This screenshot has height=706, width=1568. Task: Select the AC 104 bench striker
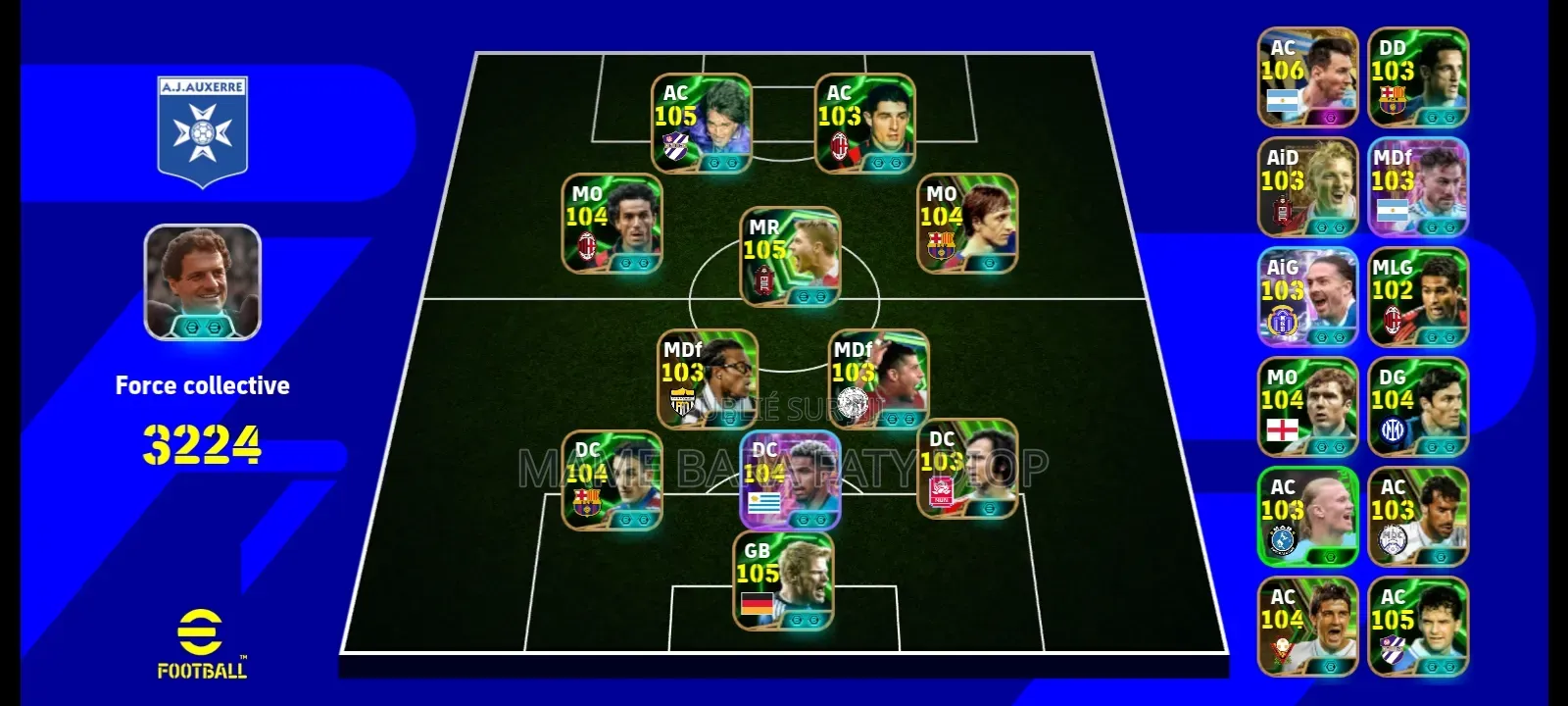coord(1307,627)
